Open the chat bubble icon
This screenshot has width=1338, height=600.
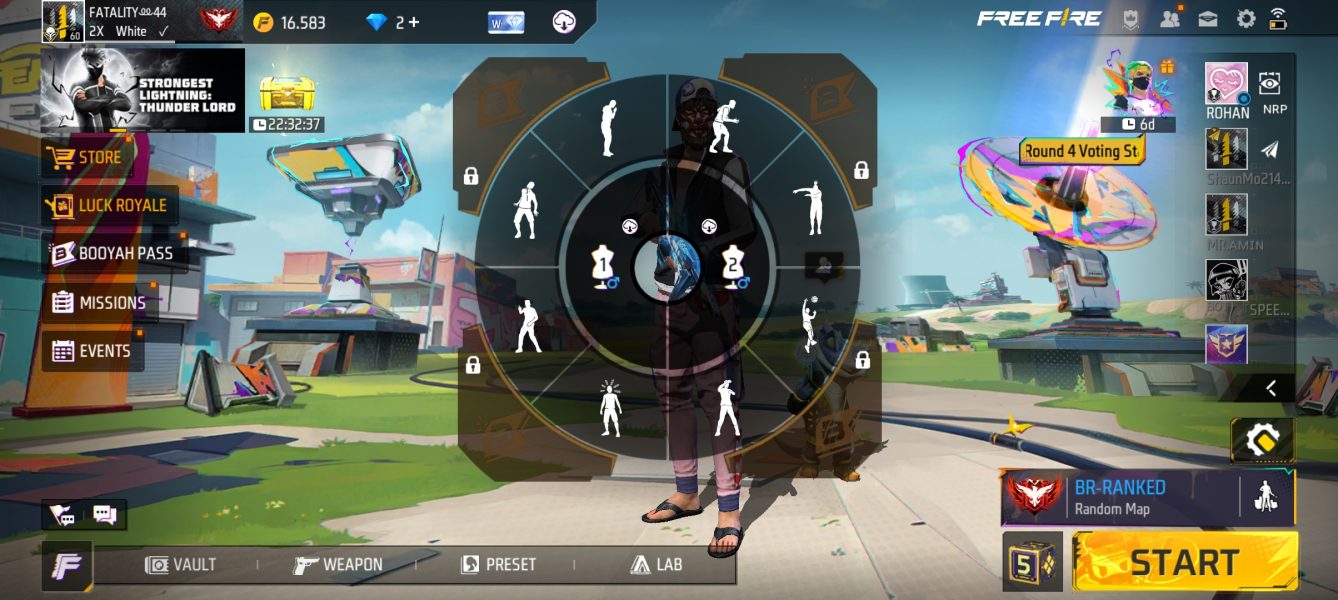click(x=104, y=515)
